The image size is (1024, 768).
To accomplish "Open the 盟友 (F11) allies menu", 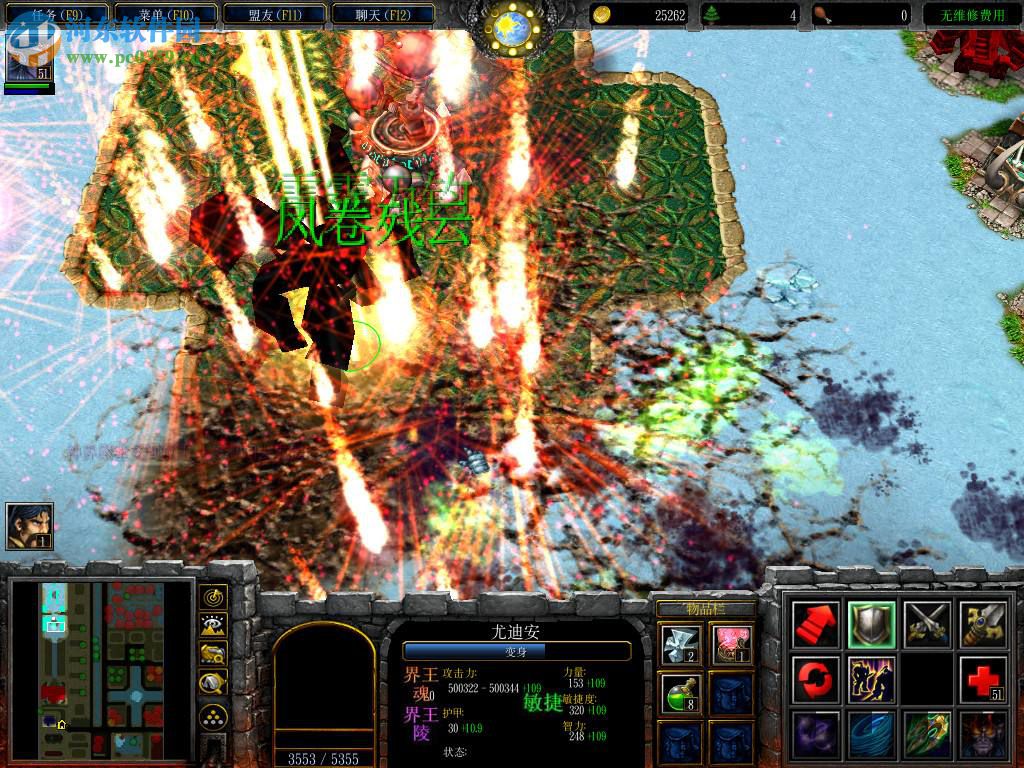I will [274, 15].
